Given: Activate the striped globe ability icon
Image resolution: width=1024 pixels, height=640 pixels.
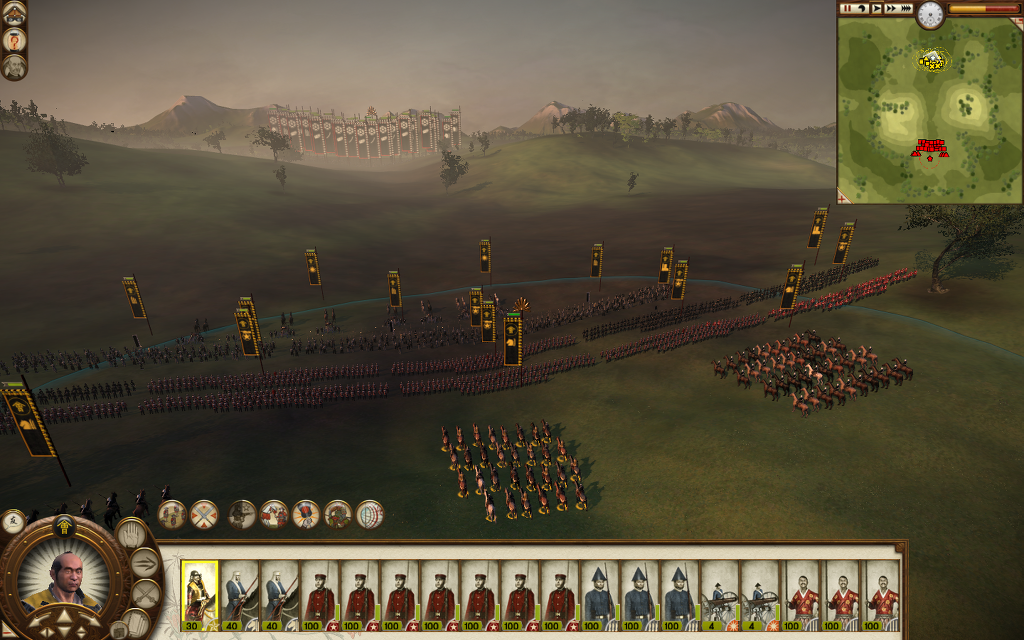Looking at the screenshot, I should [370, 514].
